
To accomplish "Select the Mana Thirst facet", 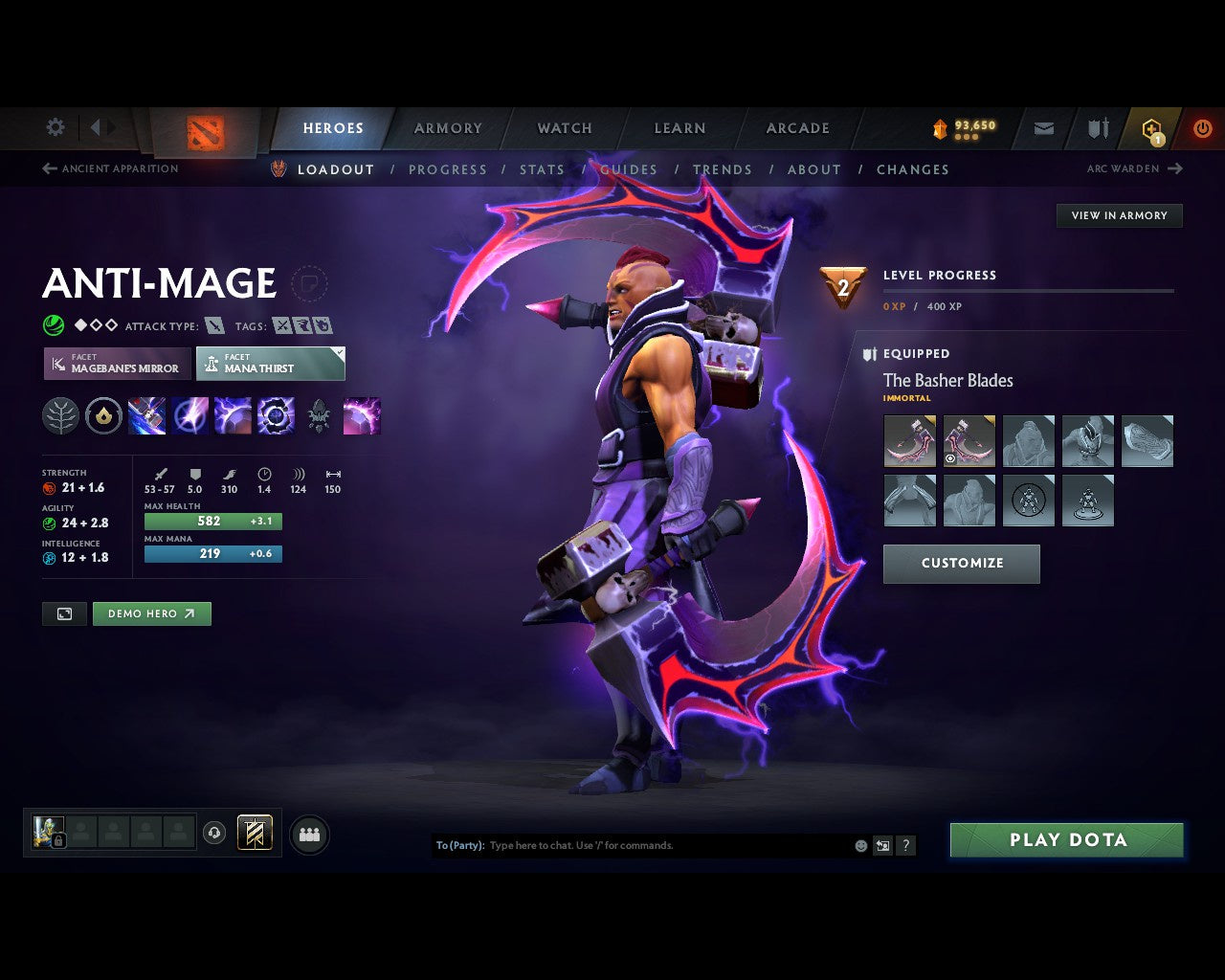I will 270,364.
